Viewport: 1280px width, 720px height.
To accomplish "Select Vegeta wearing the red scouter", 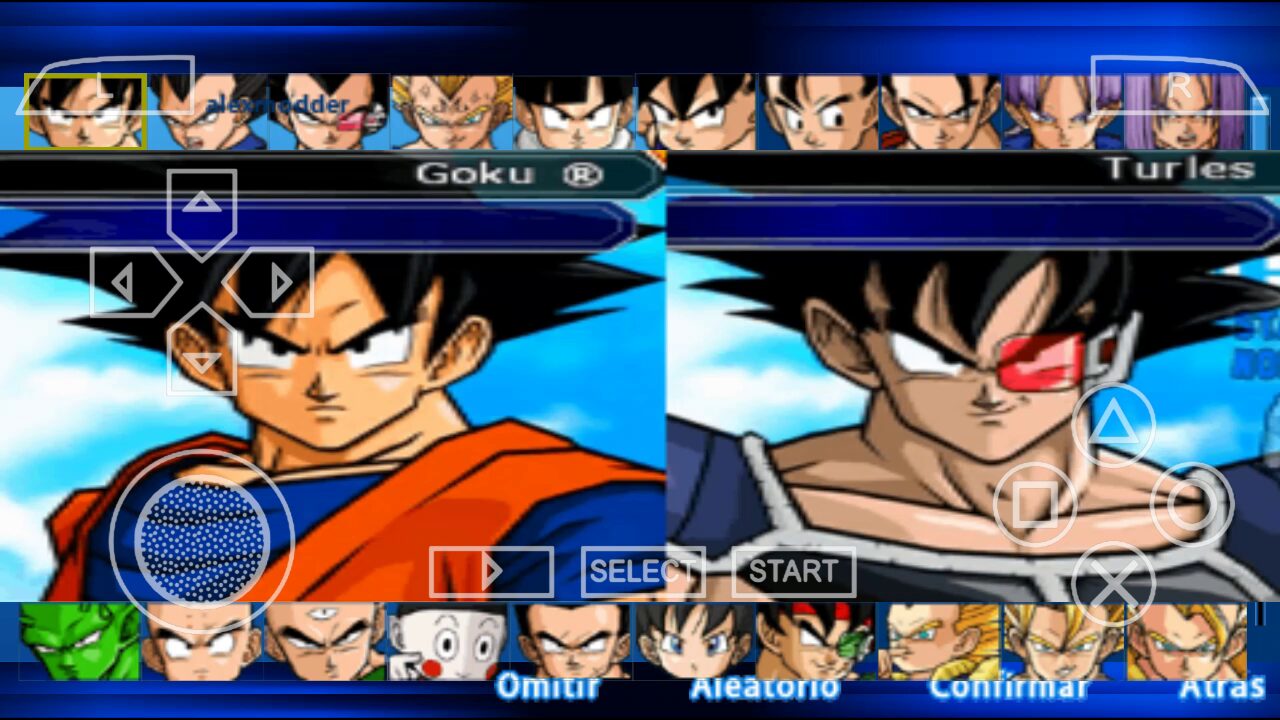I will pos(329,112).
